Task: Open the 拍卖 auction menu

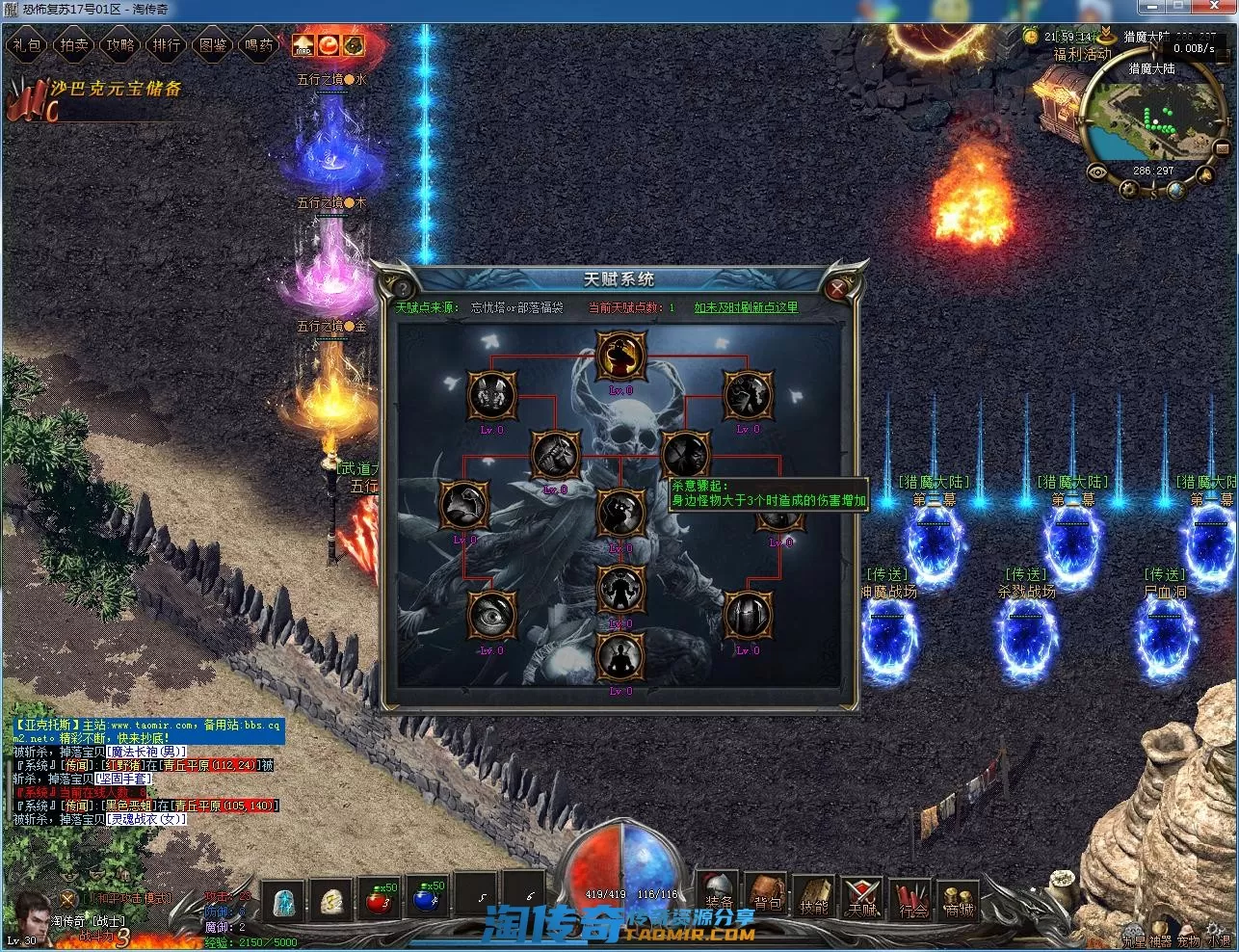Action: pyautogui.click(x=74, y=45)
